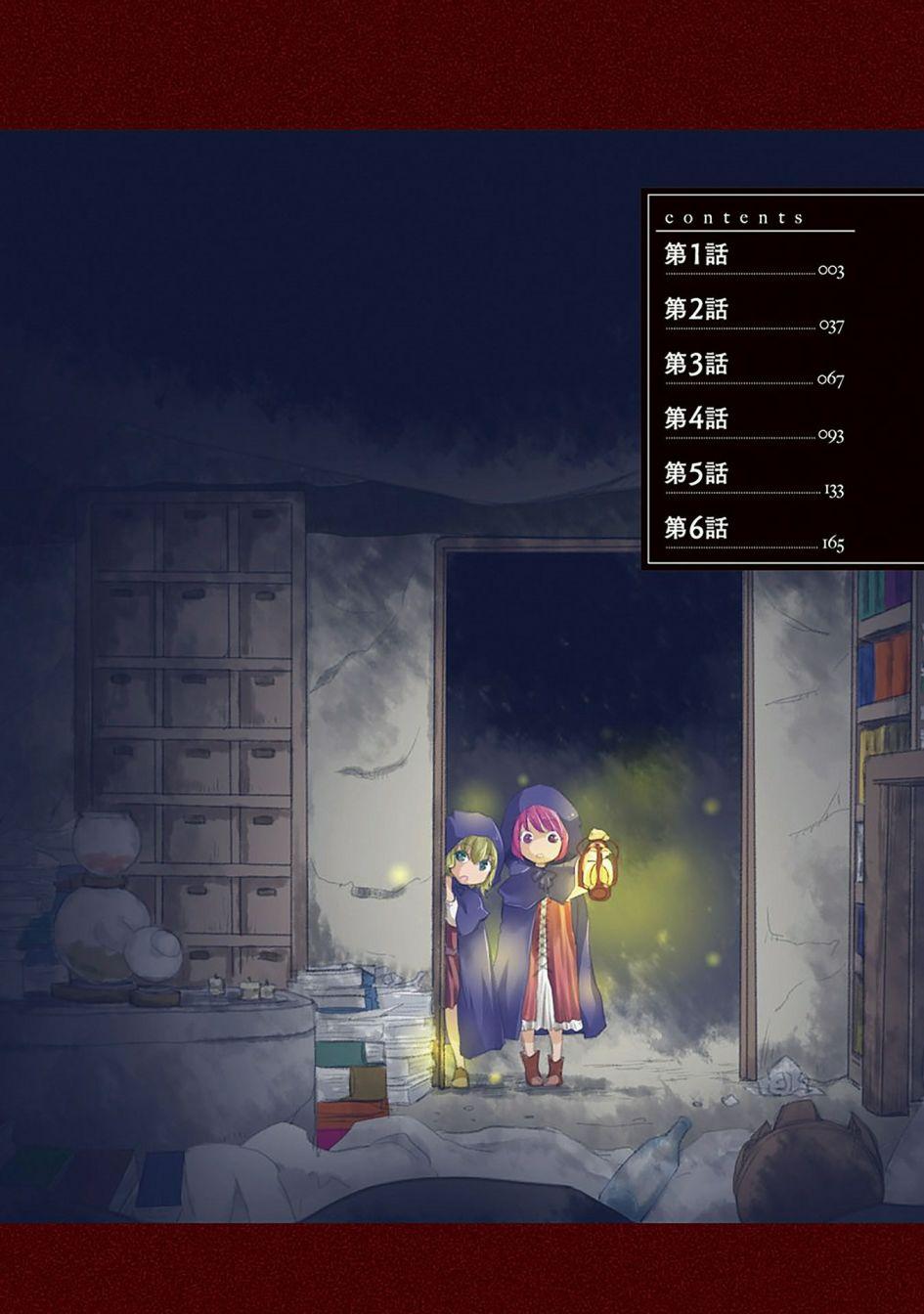Screen dimensions: 924x1314
Task: Select the 第2話 contents entry
Action: coord(696,310)
